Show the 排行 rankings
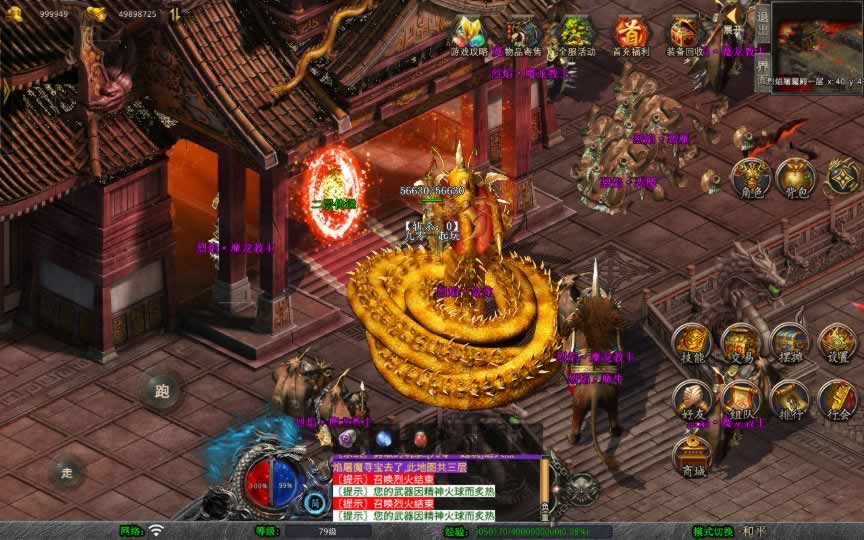 point(789,400)
